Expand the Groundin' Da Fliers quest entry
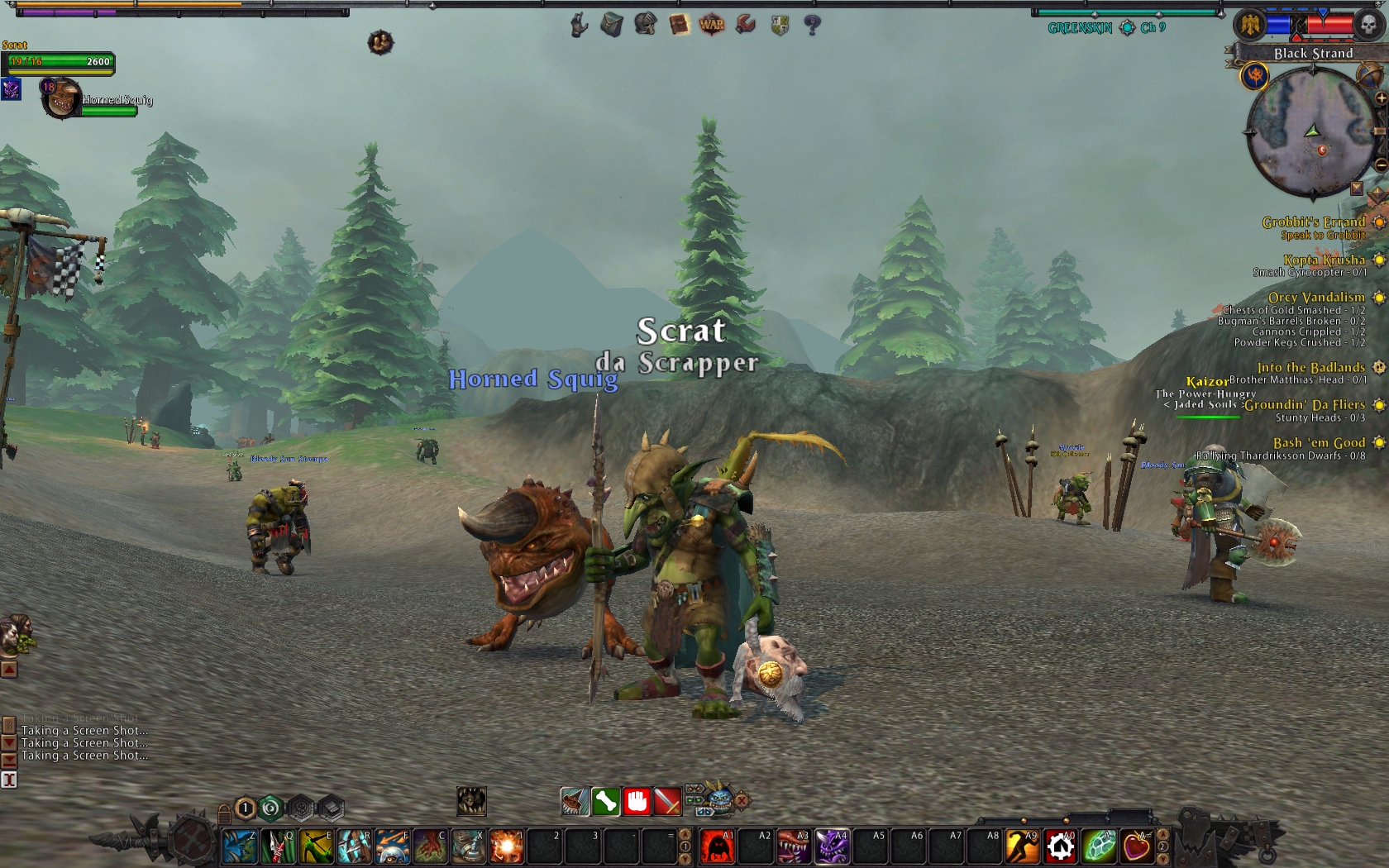This screenshot has height=868, width=1389. (1379, 405)
